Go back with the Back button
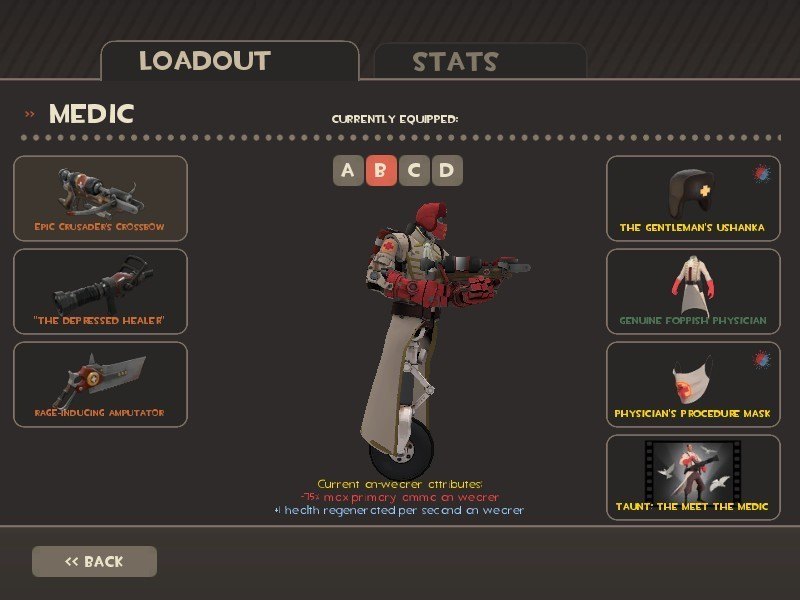This screenshot has width=800, height=600. (x=94, y=561)
